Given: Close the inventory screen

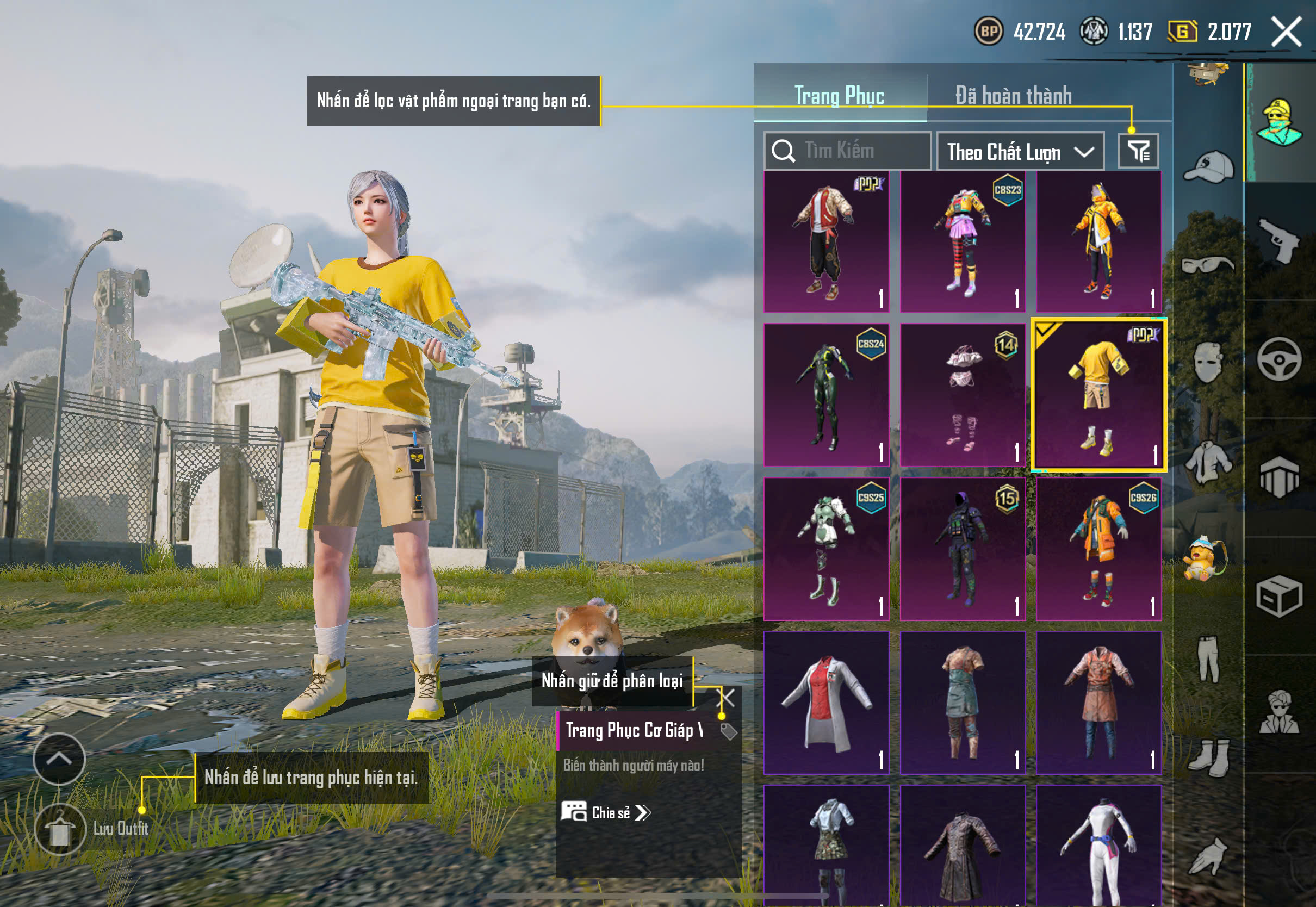Looking at the screenshot, I should (1287, 31).
